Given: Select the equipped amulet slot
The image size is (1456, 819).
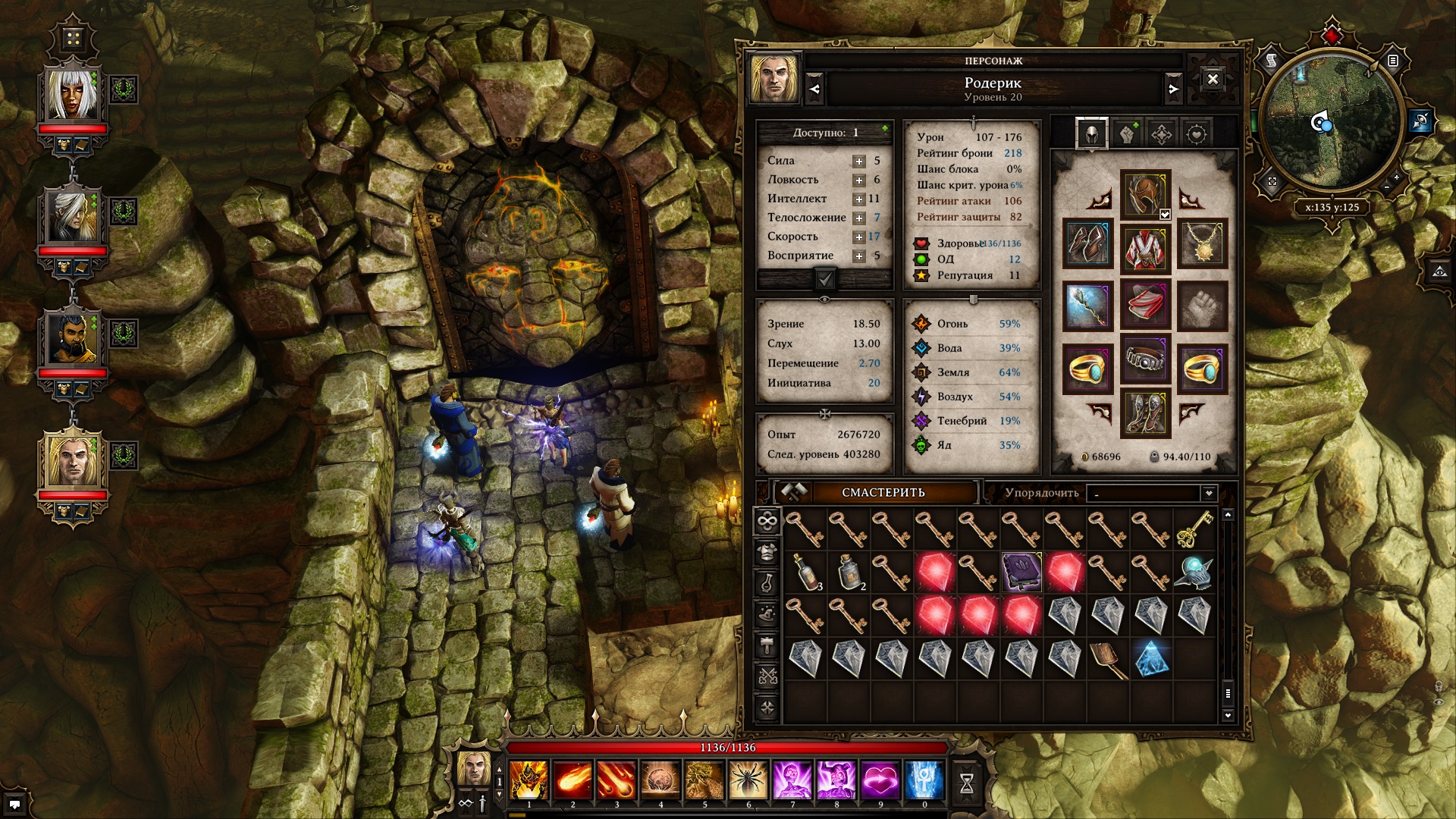Looking at the screenshot, I should click(1203, 245).
